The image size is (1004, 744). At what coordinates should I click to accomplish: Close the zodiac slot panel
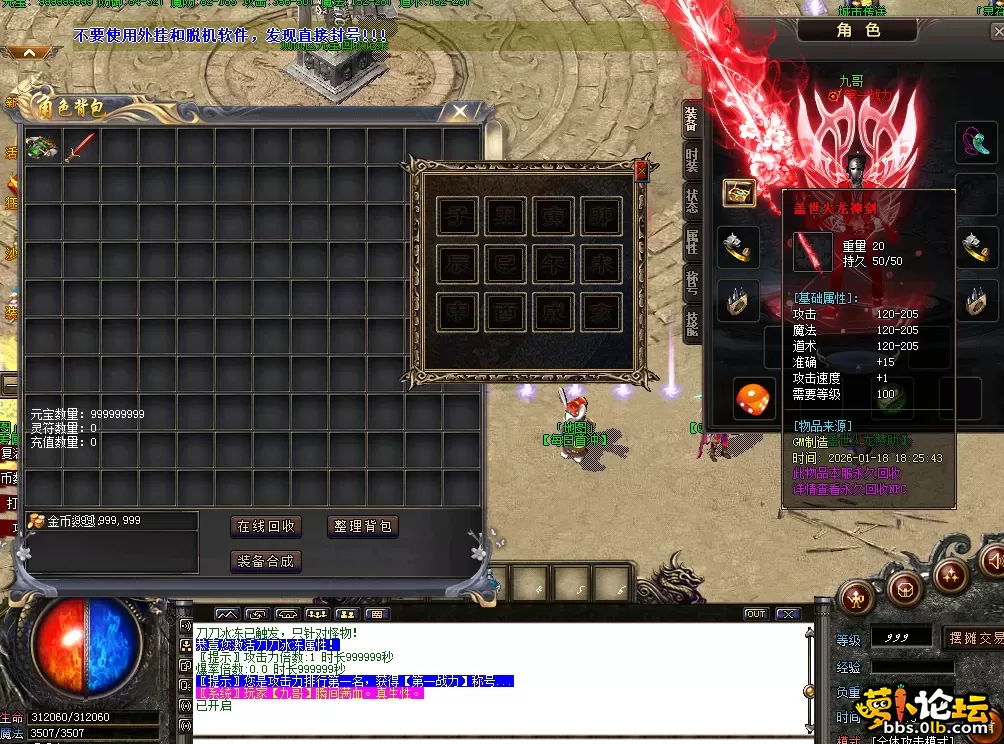641,171
